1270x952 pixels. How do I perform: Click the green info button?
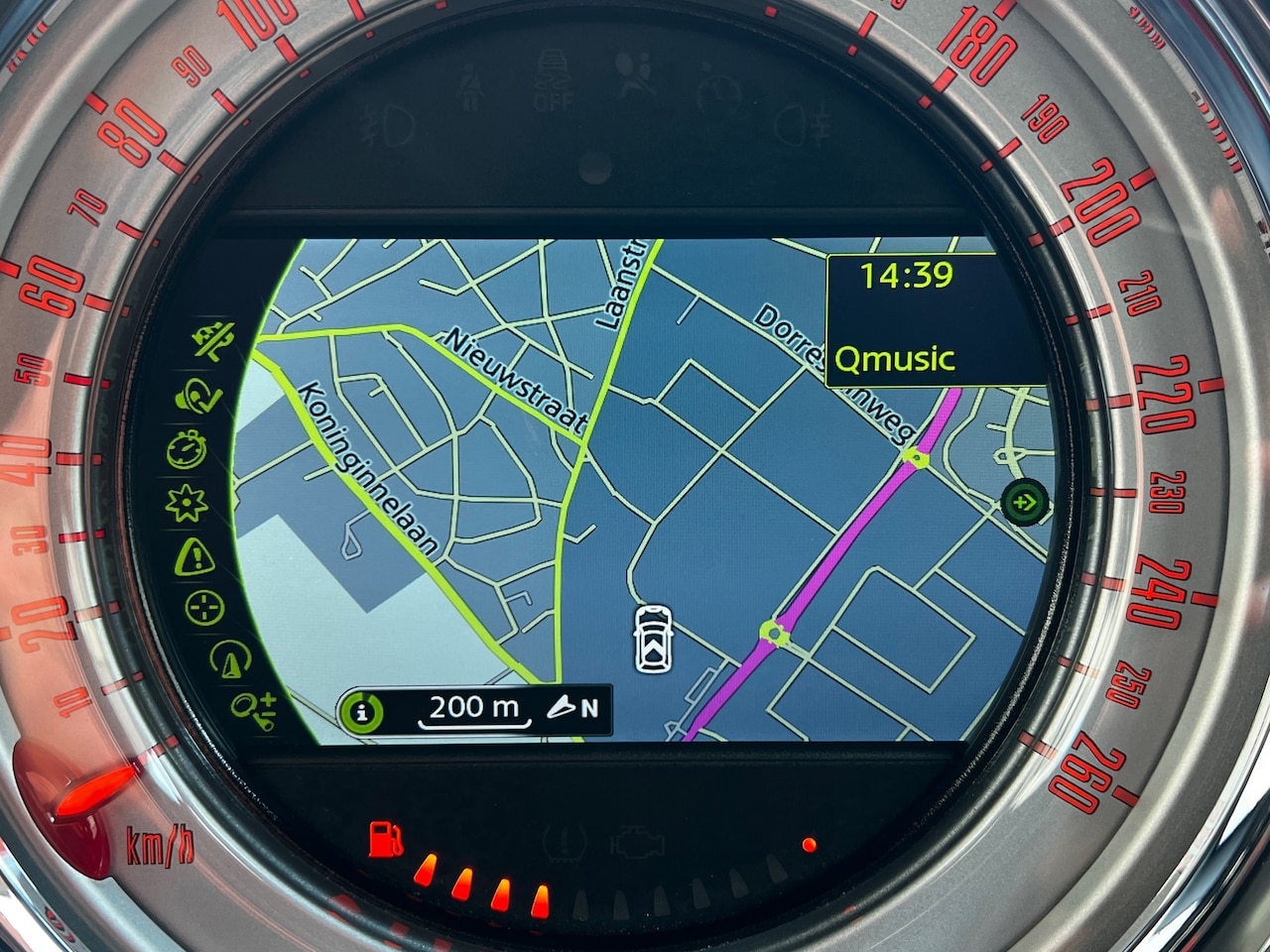tap(363, 710)
